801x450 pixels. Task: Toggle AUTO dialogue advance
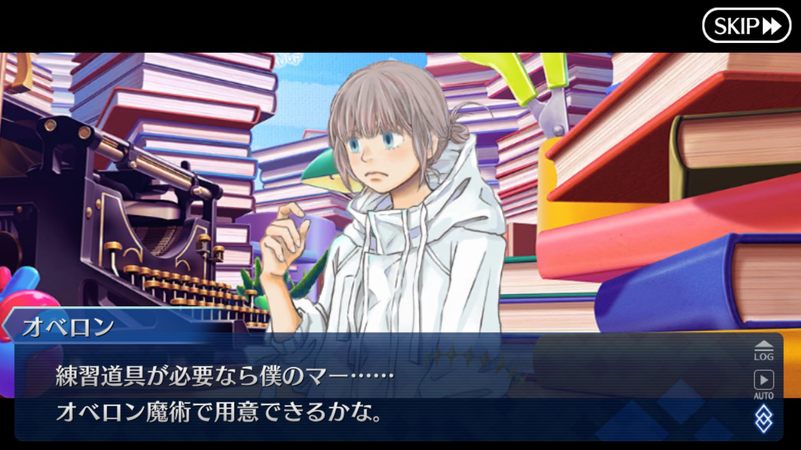[764, 383]
